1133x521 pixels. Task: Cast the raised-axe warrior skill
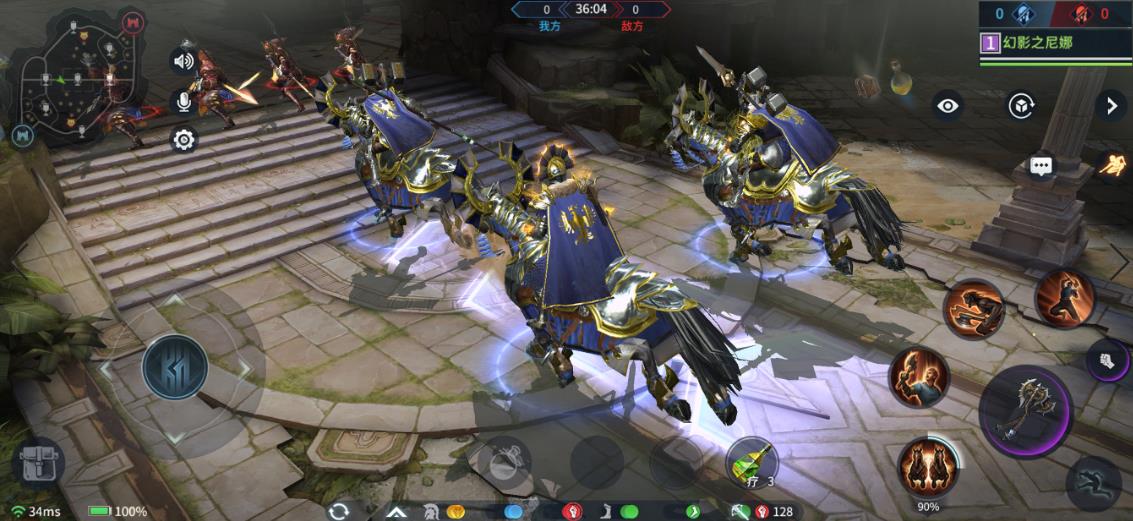[x=918, y=376]
